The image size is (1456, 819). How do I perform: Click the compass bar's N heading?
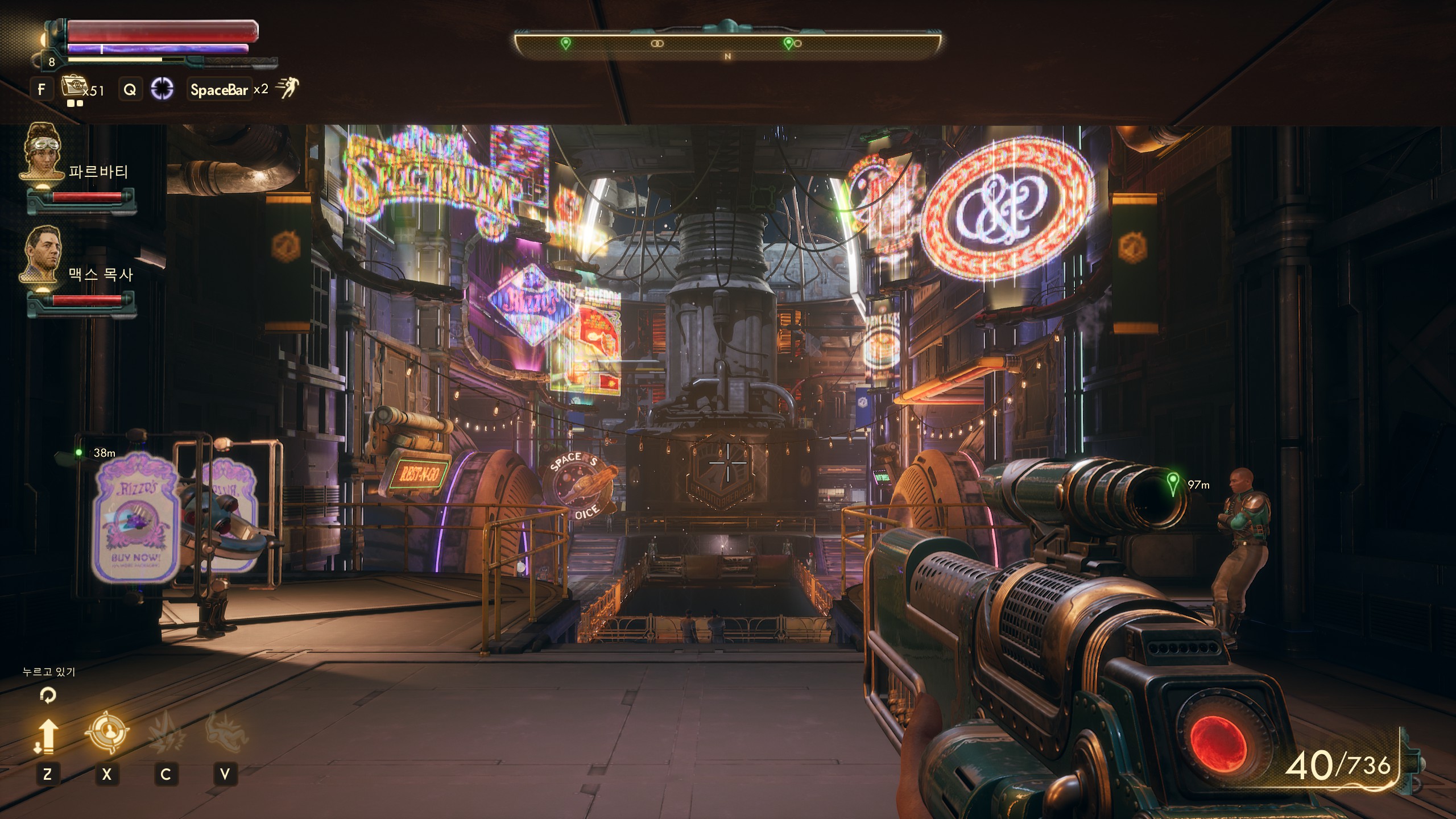coord(727,56)
